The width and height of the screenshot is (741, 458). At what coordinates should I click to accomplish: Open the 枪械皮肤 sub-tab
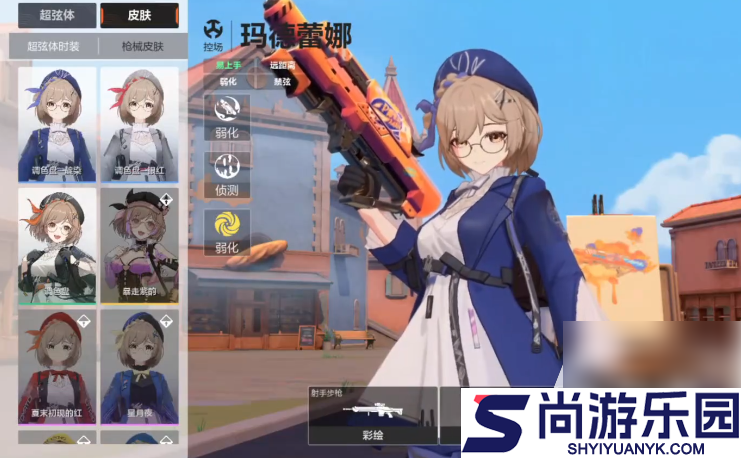click(140, 46)
